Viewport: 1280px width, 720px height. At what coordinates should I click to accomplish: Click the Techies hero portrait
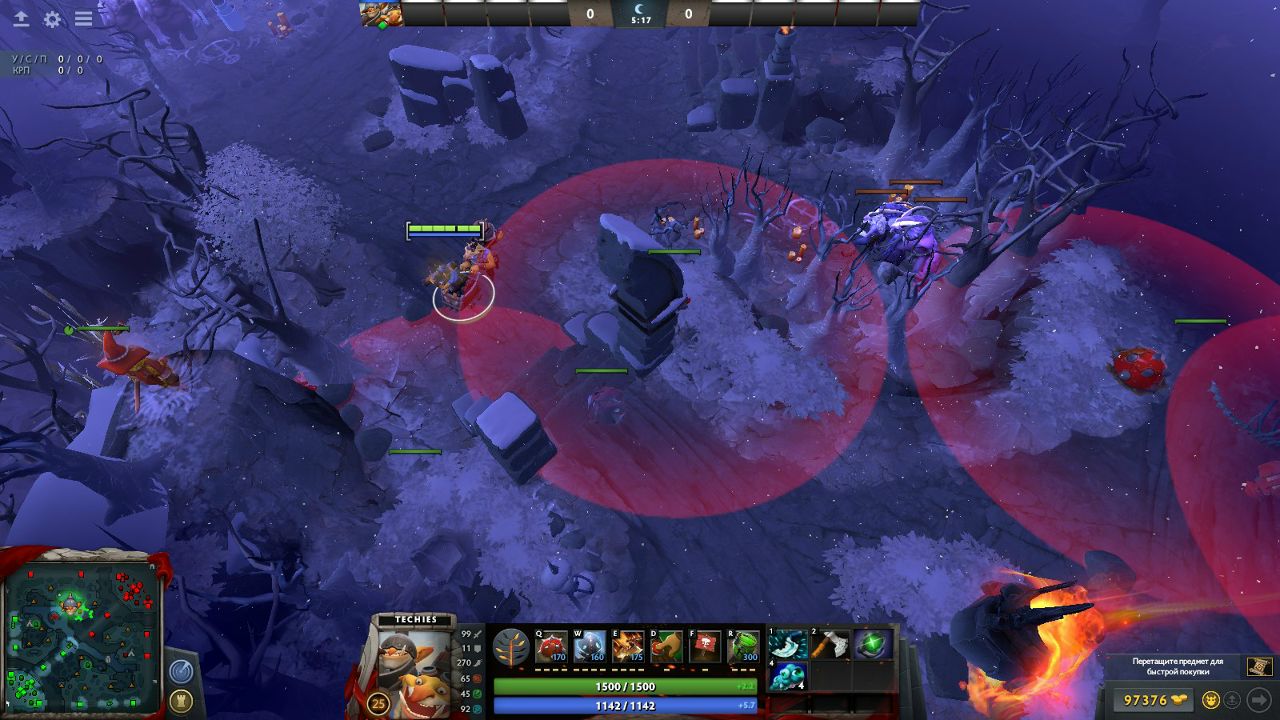pyautogui.click(x=415, y=661)
